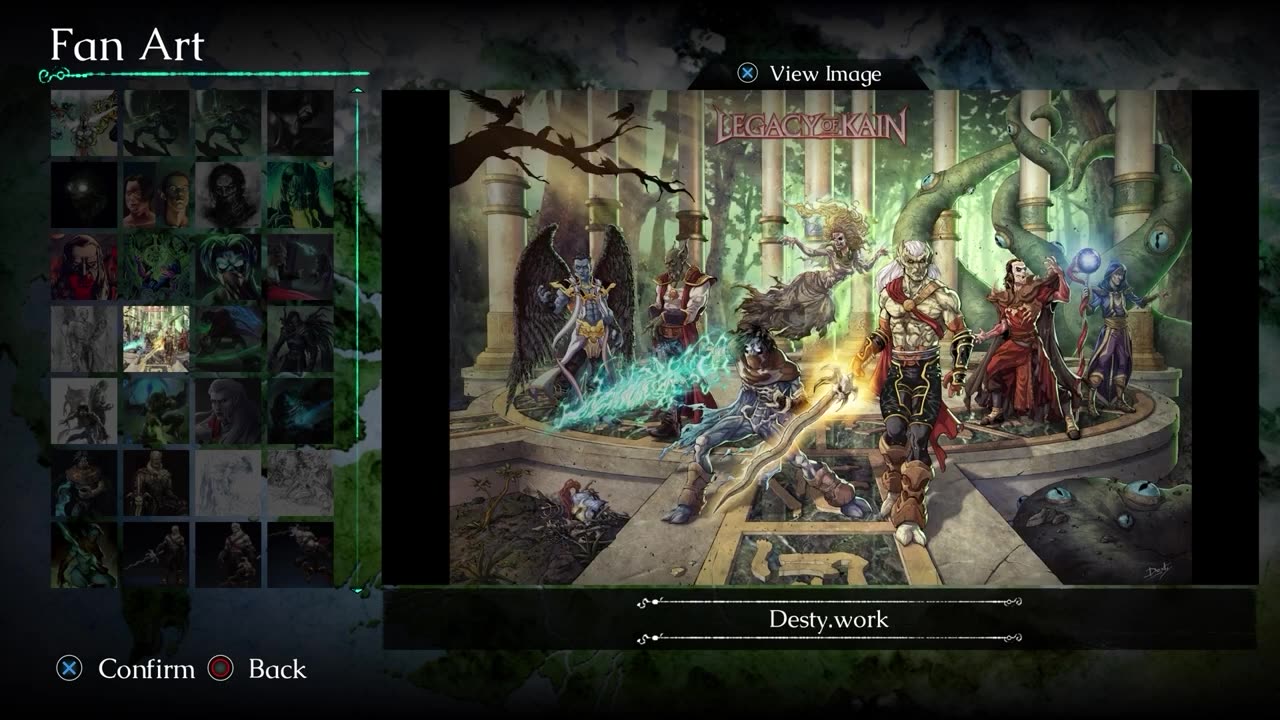Select the highlighted Legacy of Kain group artwork thumbnail

coord(156,338)
